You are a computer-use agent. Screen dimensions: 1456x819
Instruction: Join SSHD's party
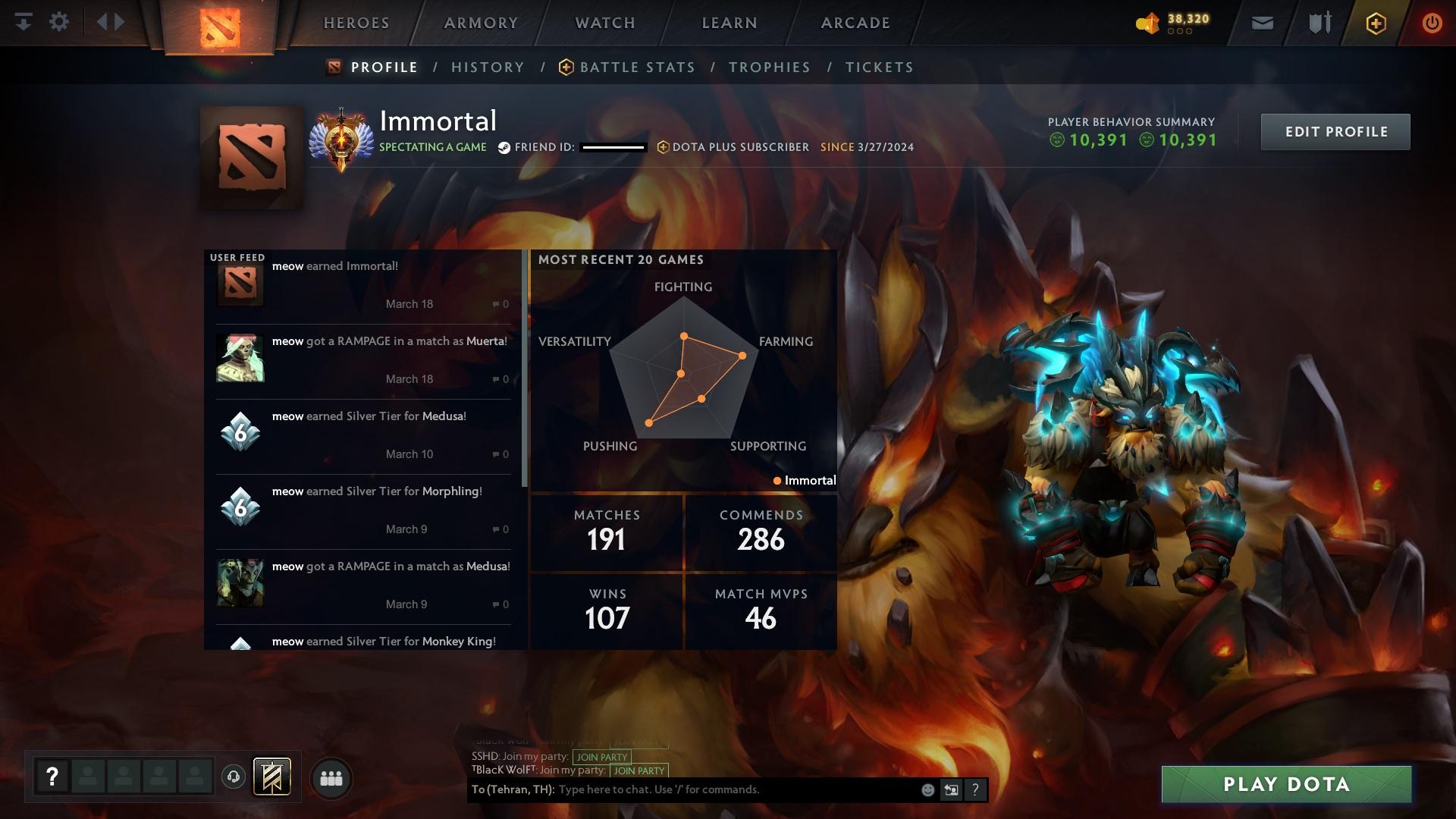point(602,757)
